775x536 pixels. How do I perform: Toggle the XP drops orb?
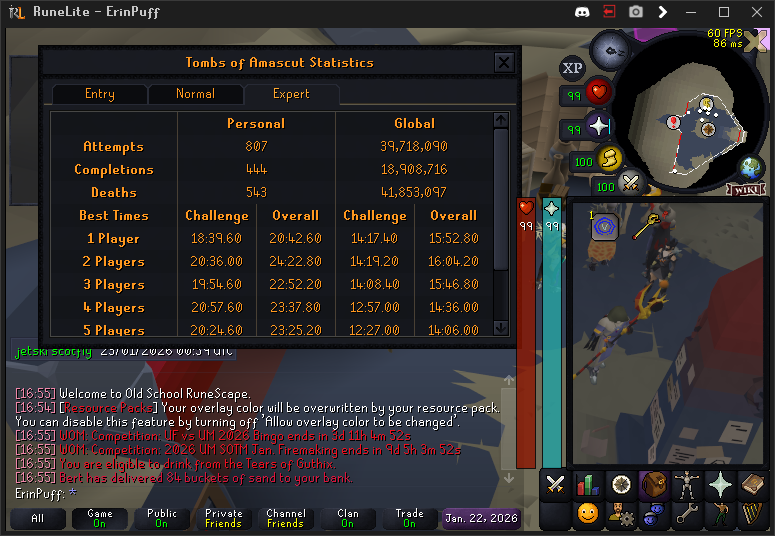click(572, 68)
